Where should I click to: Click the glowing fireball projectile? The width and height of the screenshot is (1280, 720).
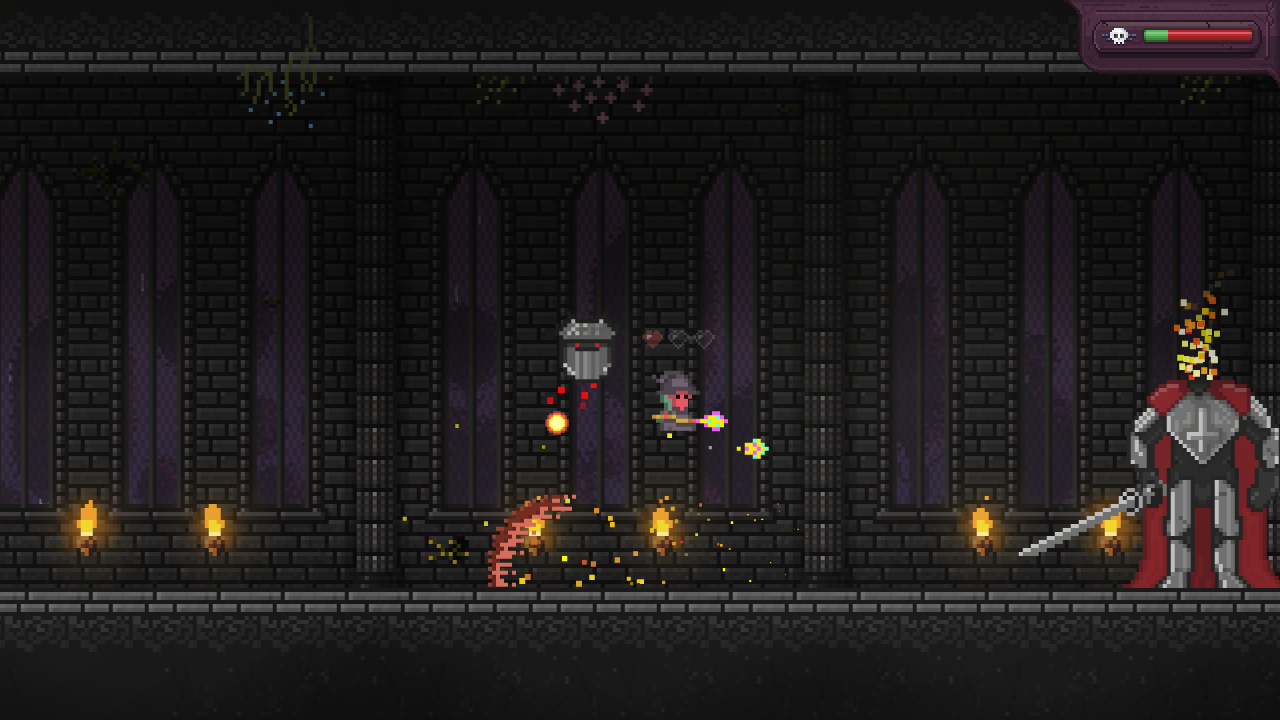pyautogui.click(x=556, y=421)
